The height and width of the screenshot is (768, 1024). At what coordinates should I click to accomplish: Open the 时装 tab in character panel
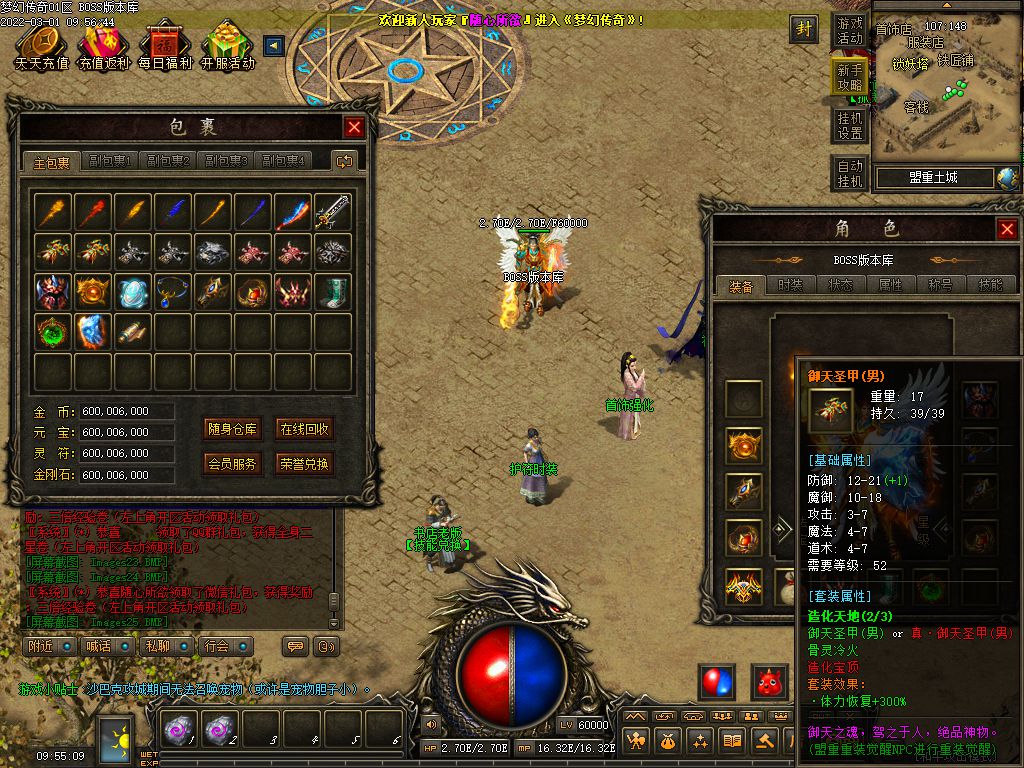tap(790, 285)
